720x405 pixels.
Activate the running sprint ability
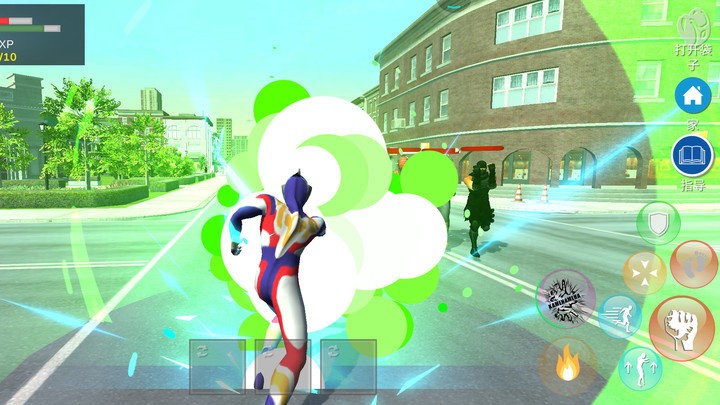coord(621,316)
